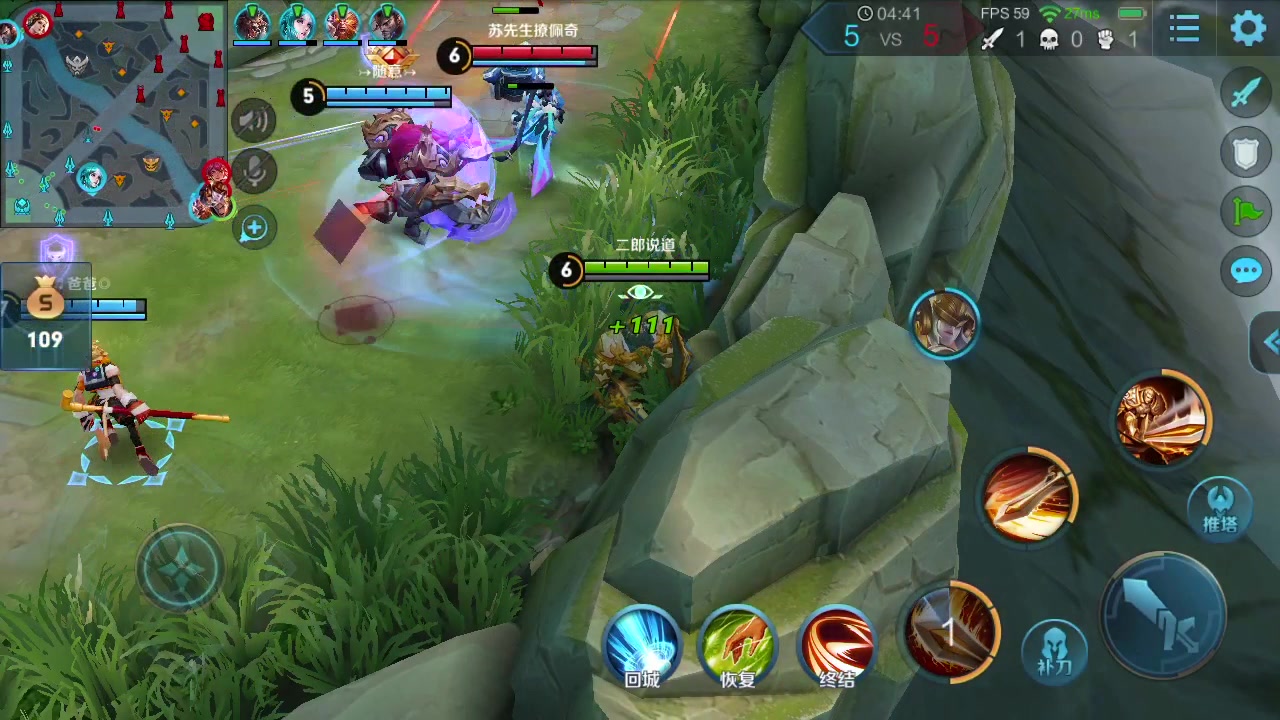Image resolution: width=1280 pixels, height=720 pixels.
Task: Send the green flag gather signal
Action: [x=1246, y=211]
